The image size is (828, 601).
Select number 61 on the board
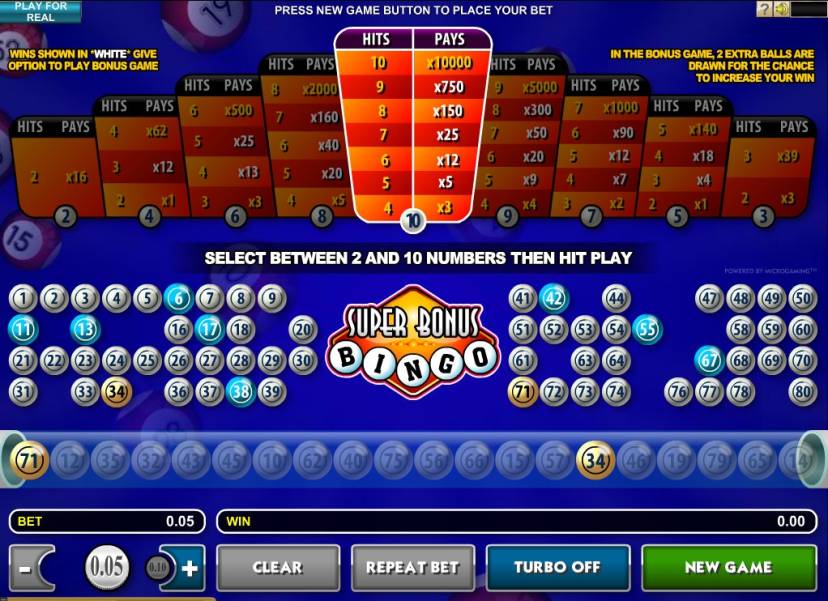click(x=523, y=360)
